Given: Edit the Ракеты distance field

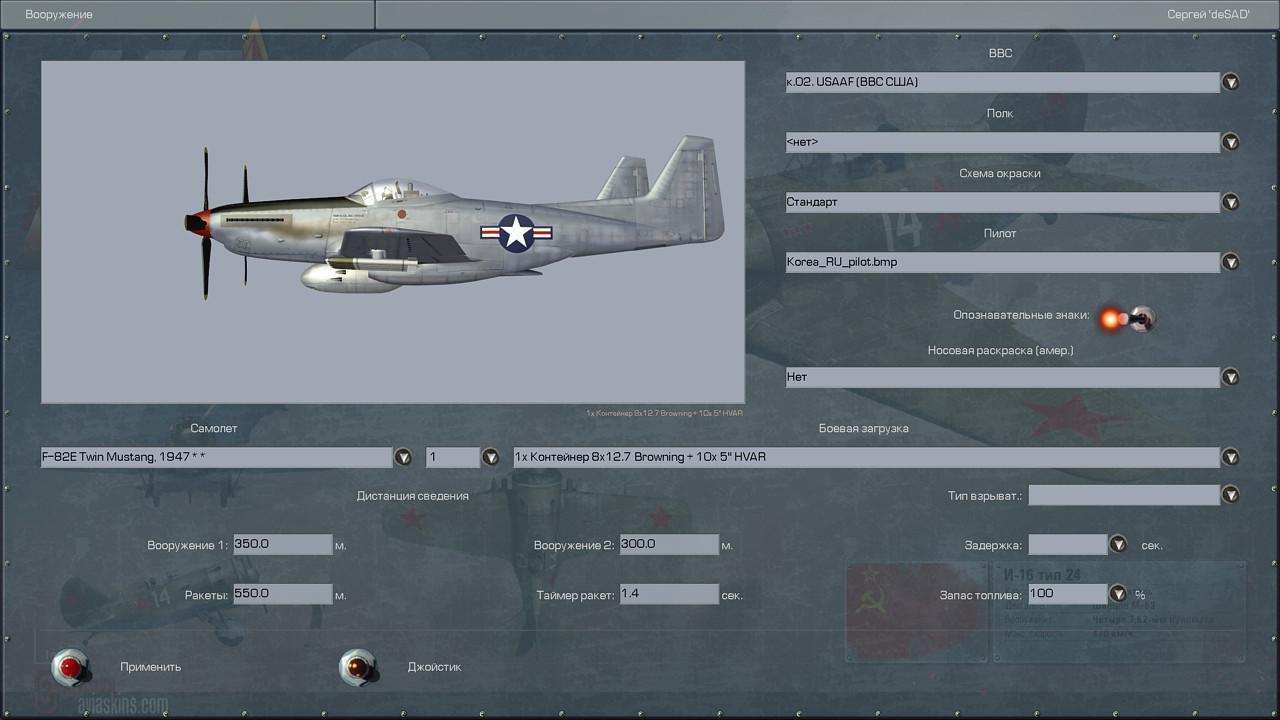Looking at the screenshot, I should (x=282, y=594).
